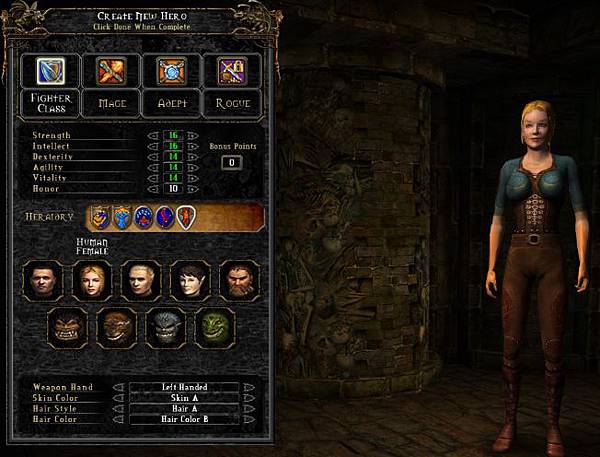
Task: Choose the Mage class
Action: pyautogui.click(x=109, y=101)
